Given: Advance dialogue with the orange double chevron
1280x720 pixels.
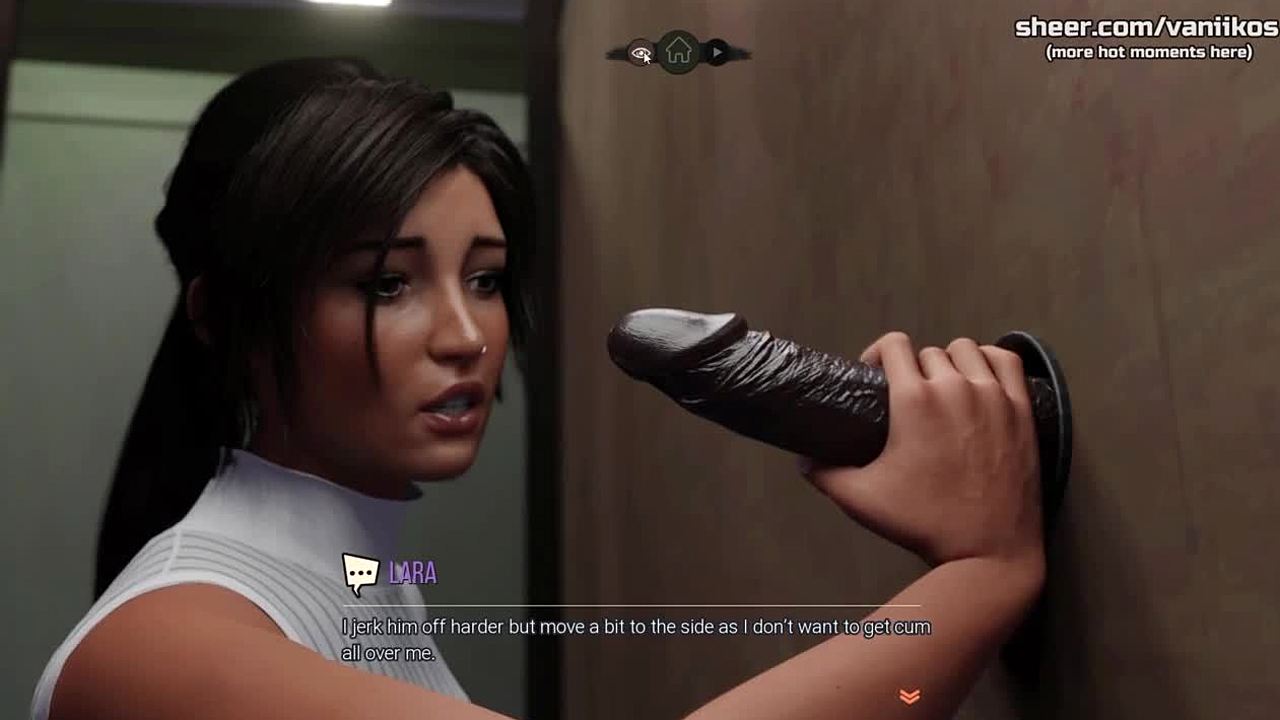Looking at the screenshot, I should [909, 696].
